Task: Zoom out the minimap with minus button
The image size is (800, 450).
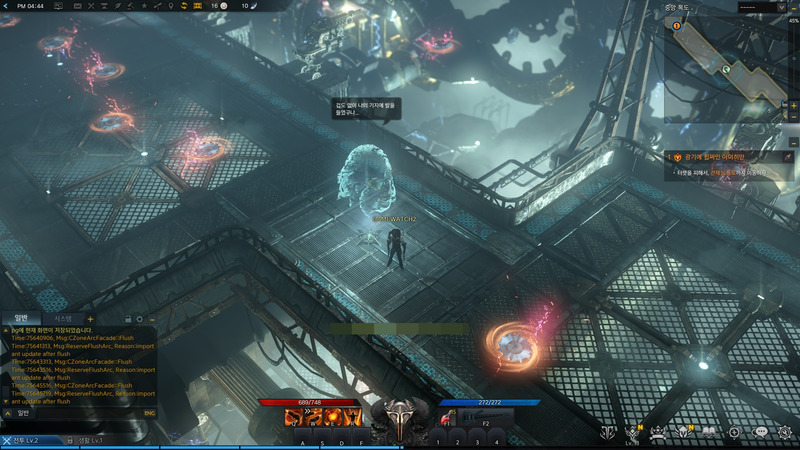Action: click(794, 116)
